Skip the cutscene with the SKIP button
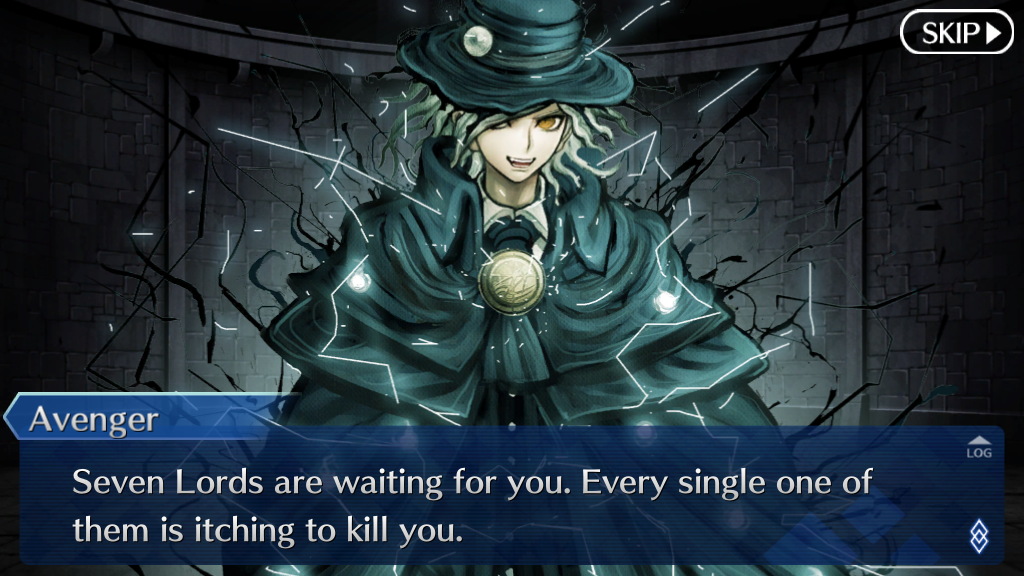Viewport: 1024px width, 576px height. [957, 33]
